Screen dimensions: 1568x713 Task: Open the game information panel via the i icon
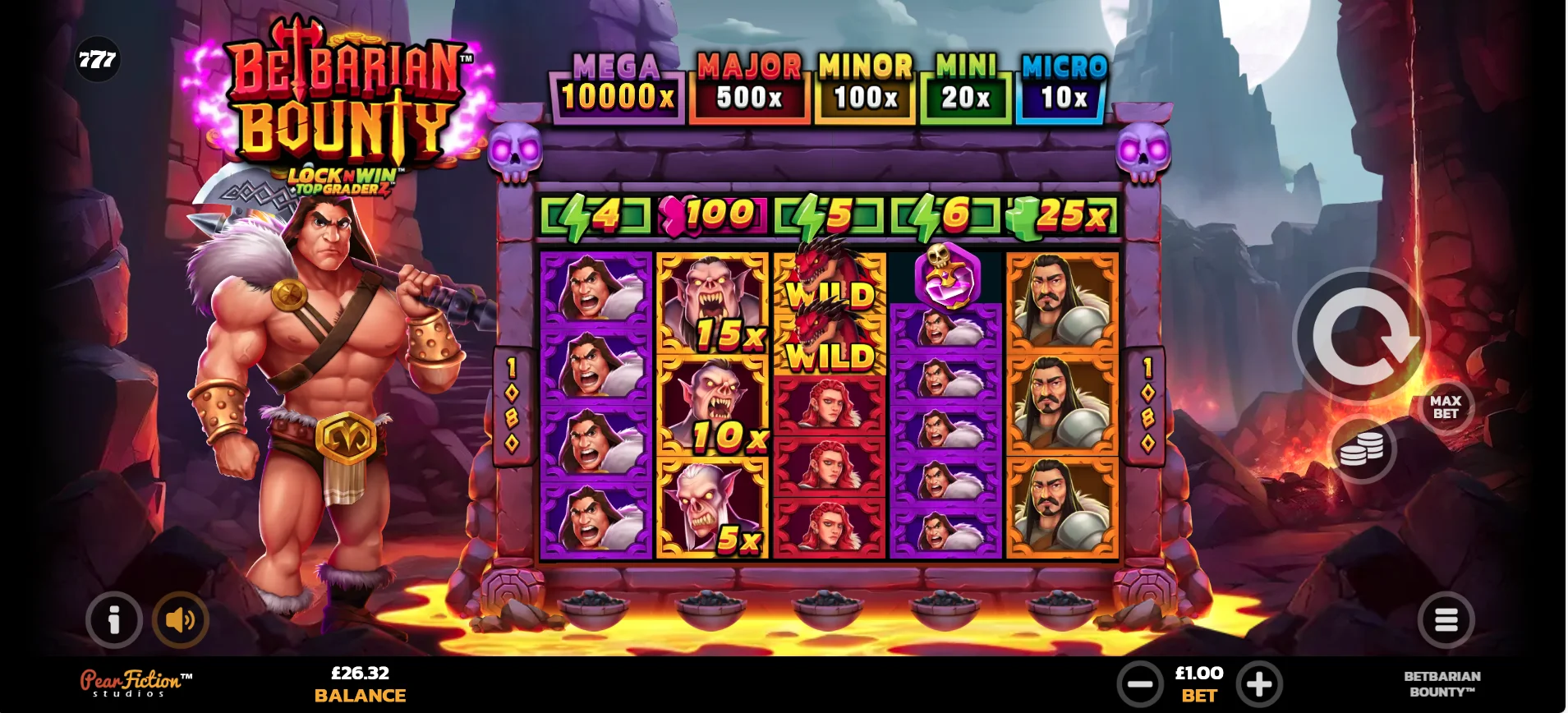pos(113,620)
